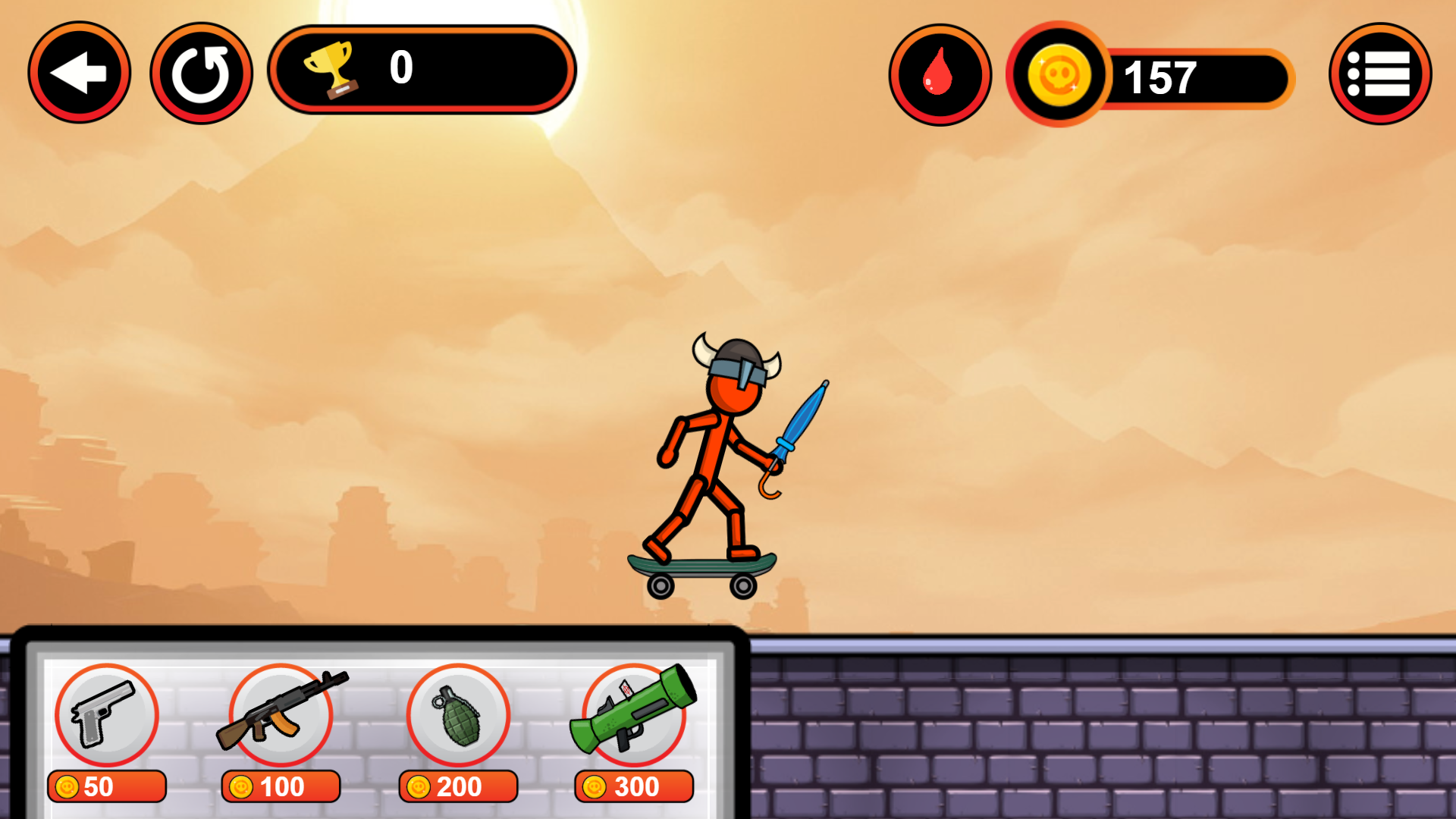This screenshot has width=1456, height=819.
Task: Select the AK-47 rifle in the shop
Action: (x=281, y=714)
